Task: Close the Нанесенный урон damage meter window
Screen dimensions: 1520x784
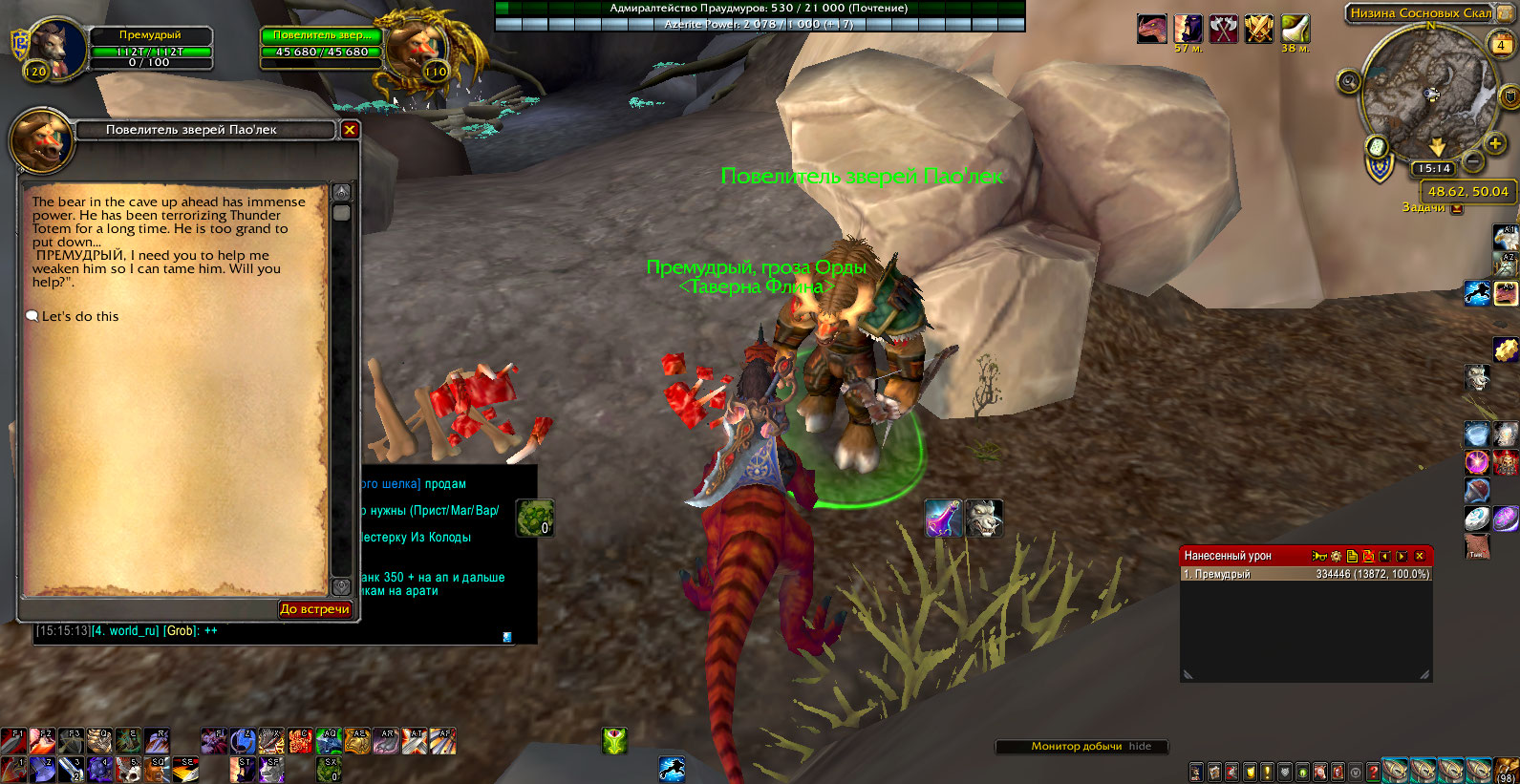Action: pos(1420,556)
